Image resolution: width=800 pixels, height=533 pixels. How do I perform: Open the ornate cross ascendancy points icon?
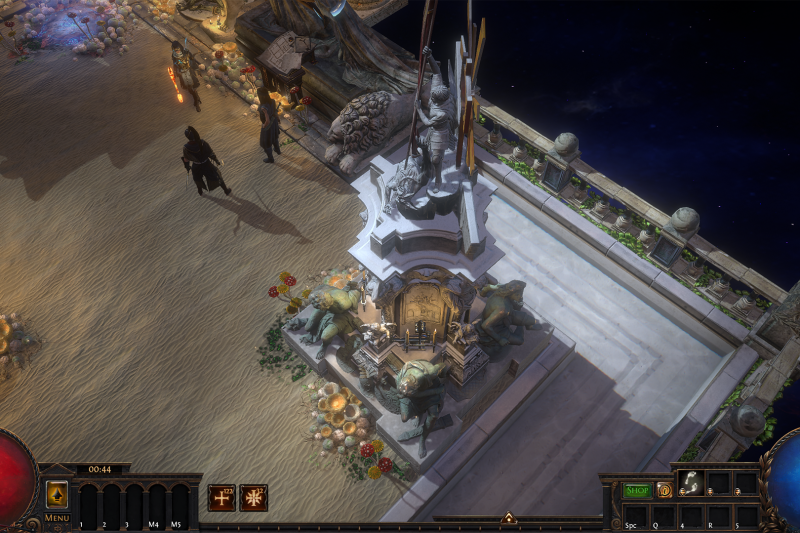coord(253,497)
